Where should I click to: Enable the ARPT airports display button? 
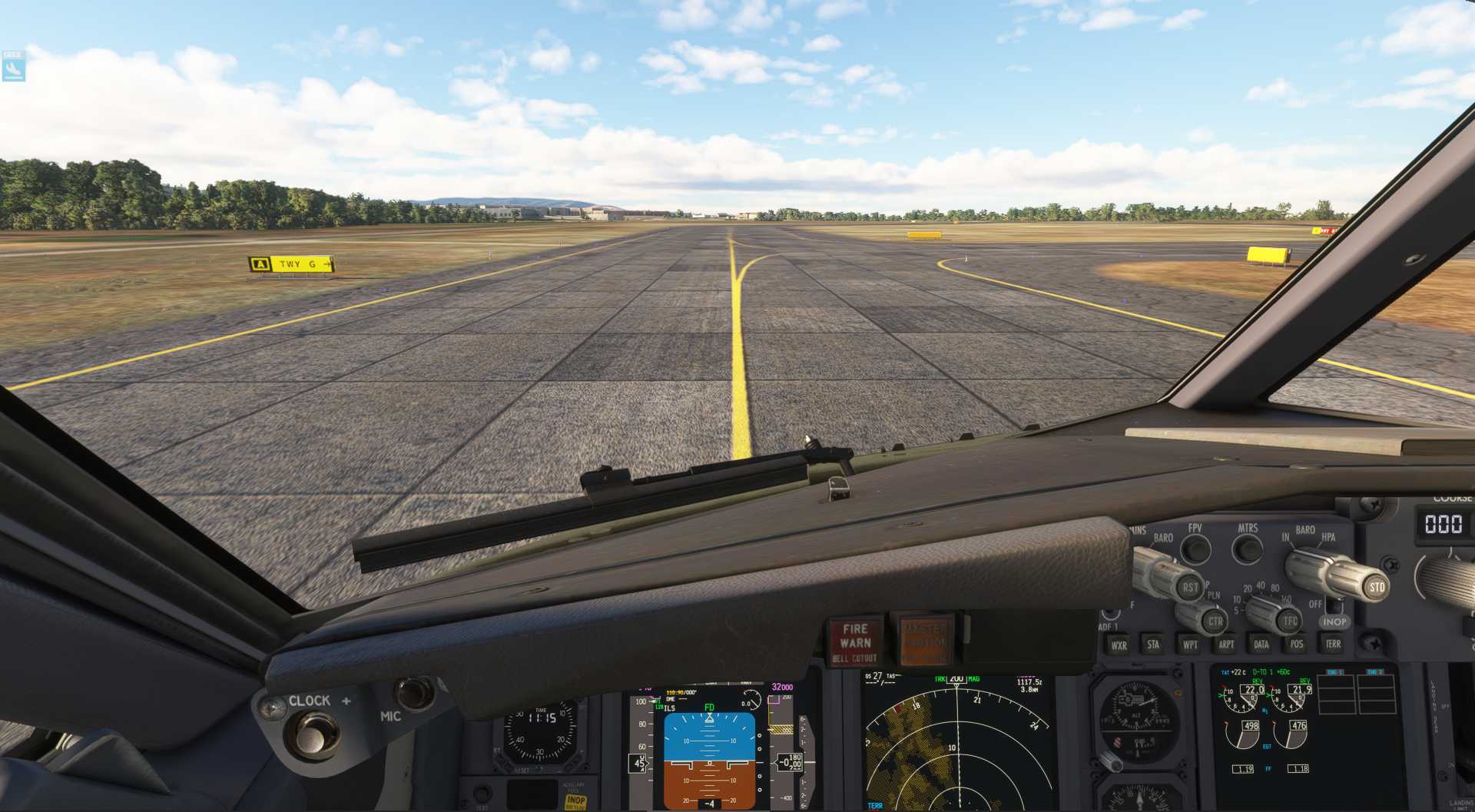point(1226,645)
